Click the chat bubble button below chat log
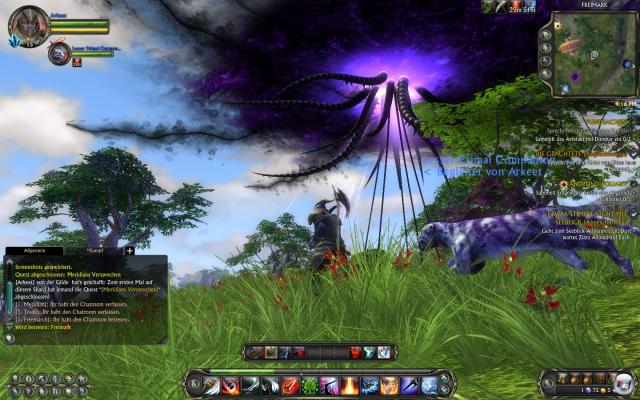The width and height of the screenshot is (640, 400). [x=10, y=338]
